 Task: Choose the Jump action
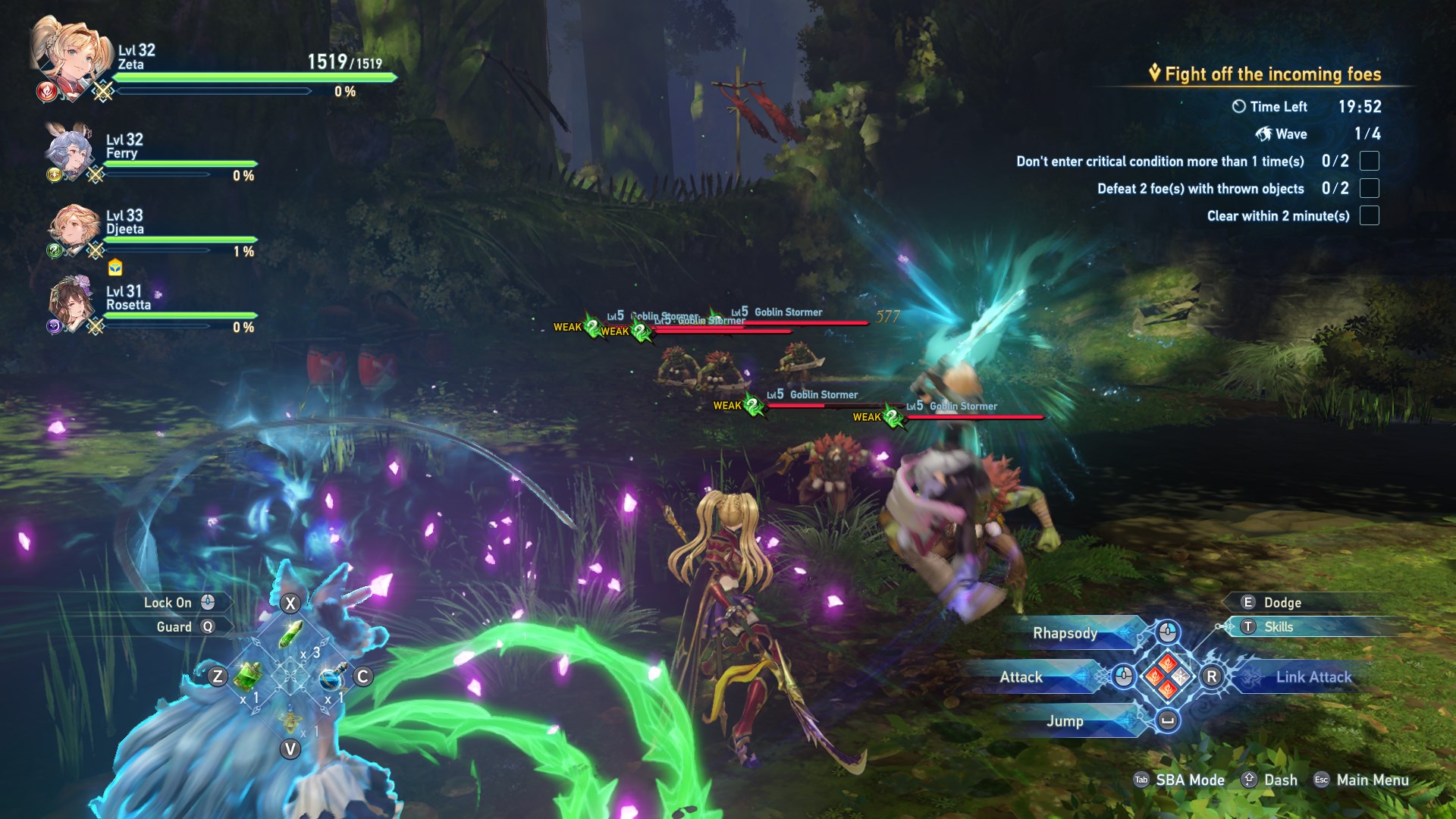click(1065, 721)
